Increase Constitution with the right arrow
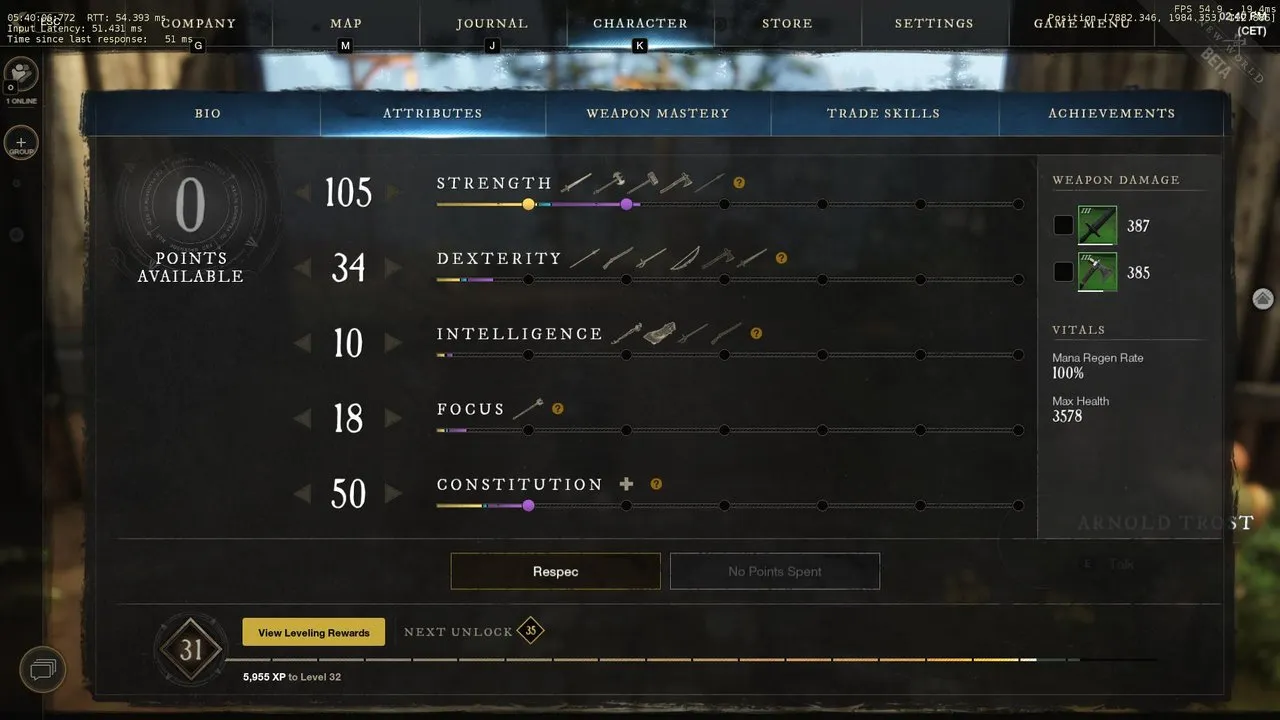 [x=393, y=494]
